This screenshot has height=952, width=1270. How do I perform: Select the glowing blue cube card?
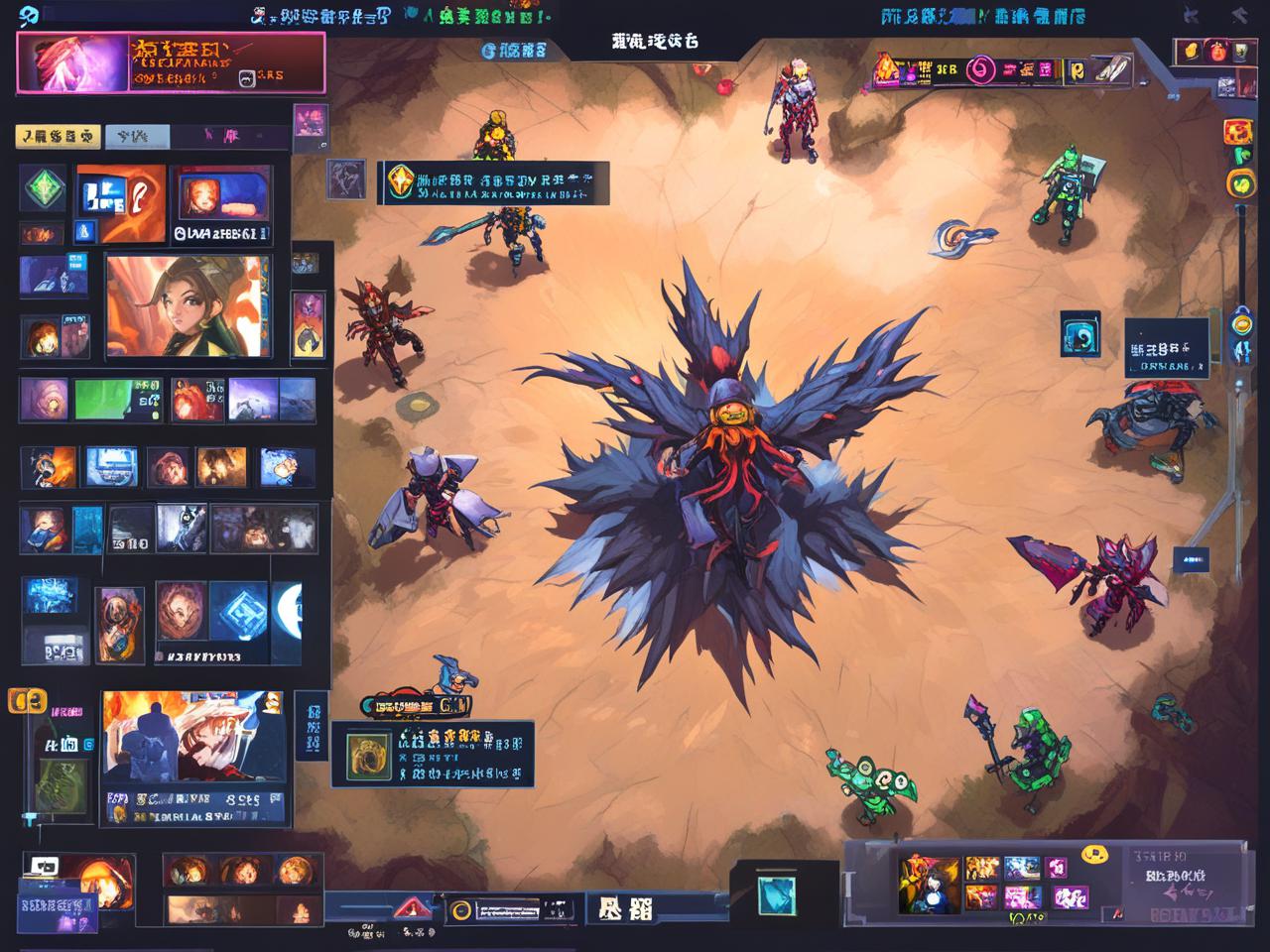click(x=239, y=609)
